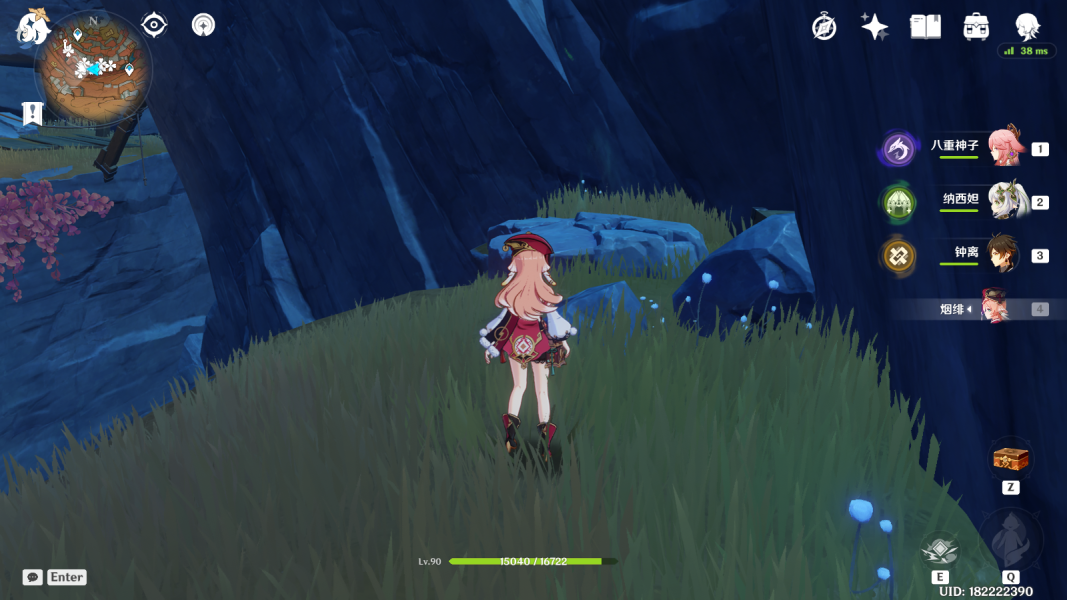Open the circular minimap
This screenshot has height=600, width=1067.
click(x=93, y=67)
